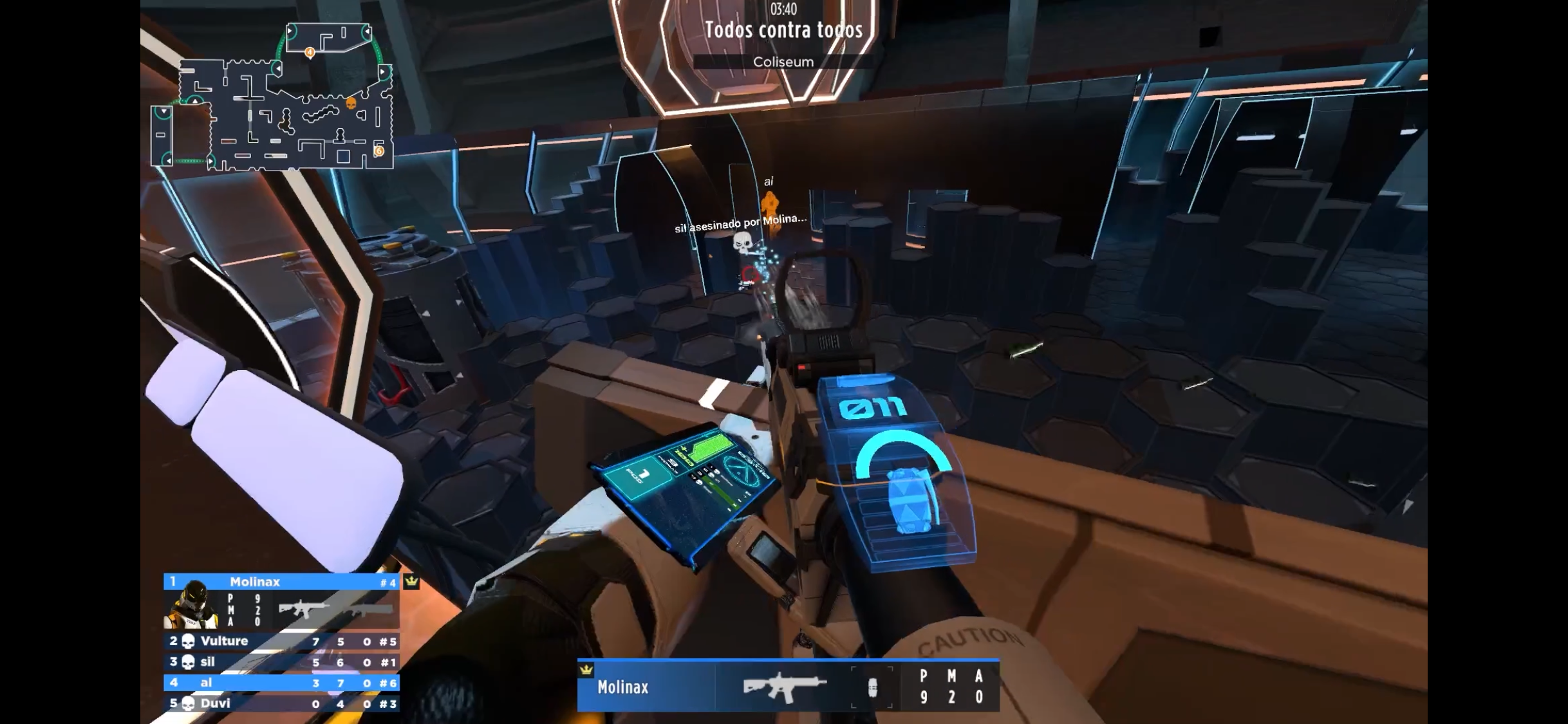The image size is (1568, 724).
Task: Switch view to player Duvi
Action: coord(281,703)
